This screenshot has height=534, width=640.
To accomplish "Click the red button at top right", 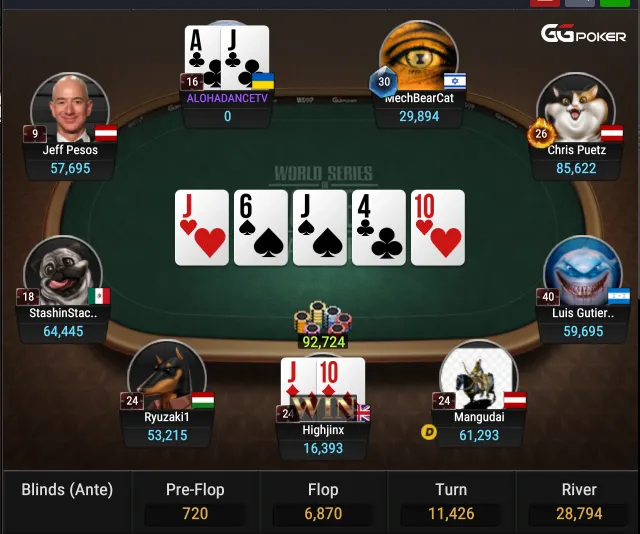I will 544,3.
